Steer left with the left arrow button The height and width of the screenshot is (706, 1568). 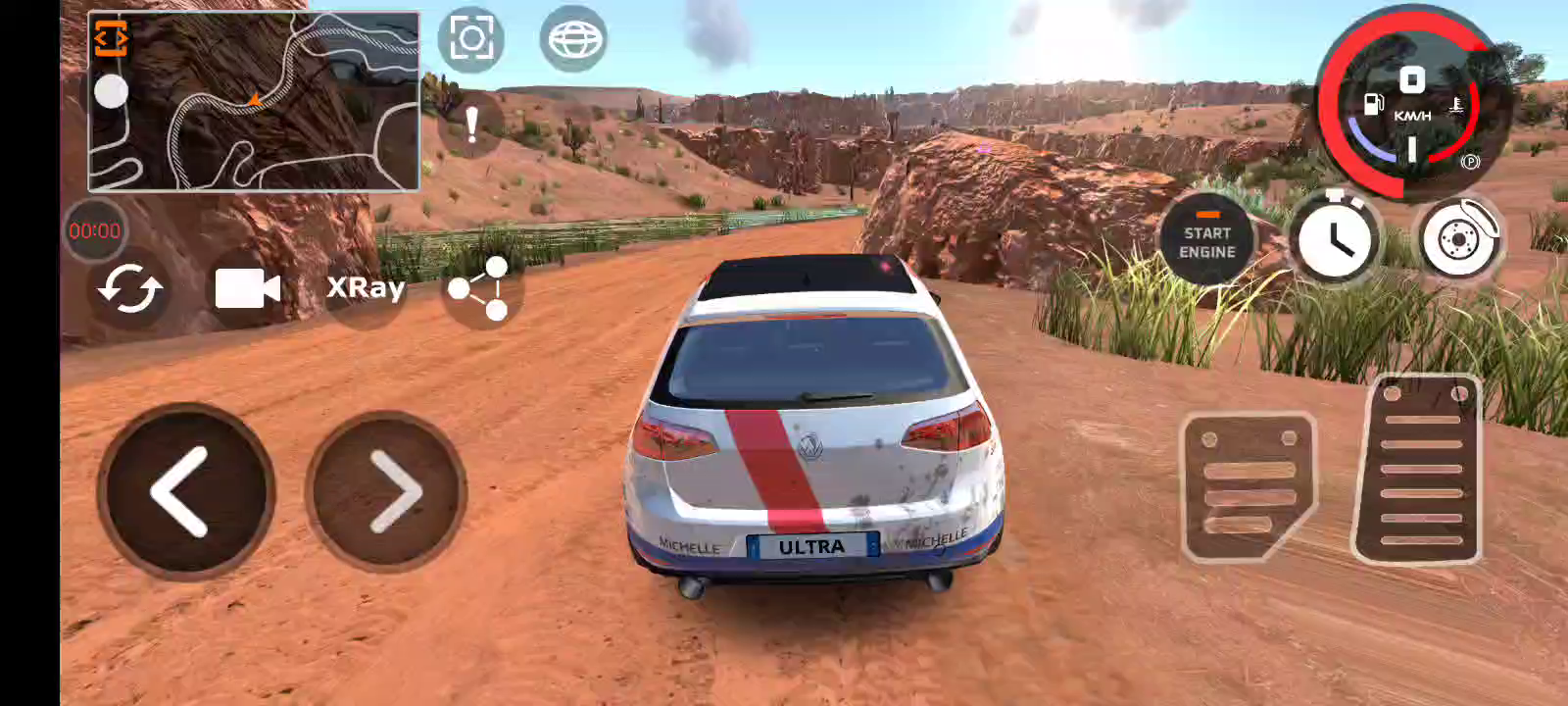point(185,491)
